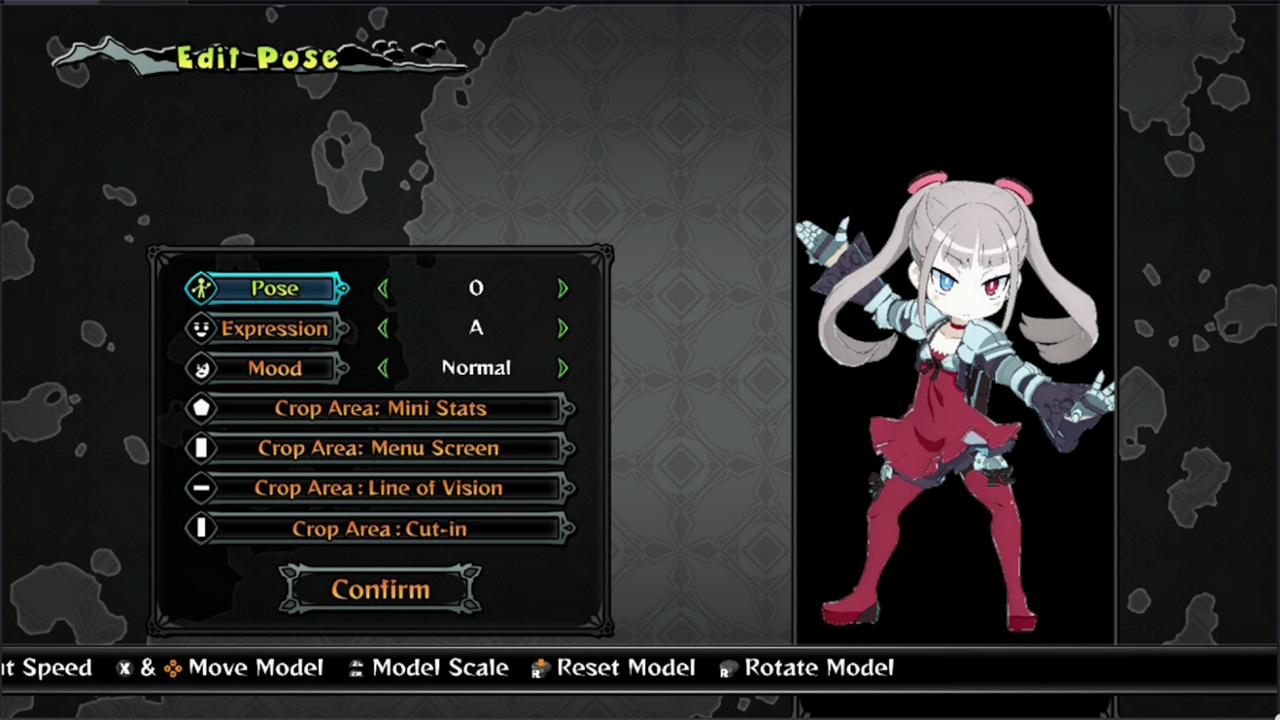Open Crop Area: Mini Stats
The height and width of the screenshot is (720, 1280).
pos(380,408)
